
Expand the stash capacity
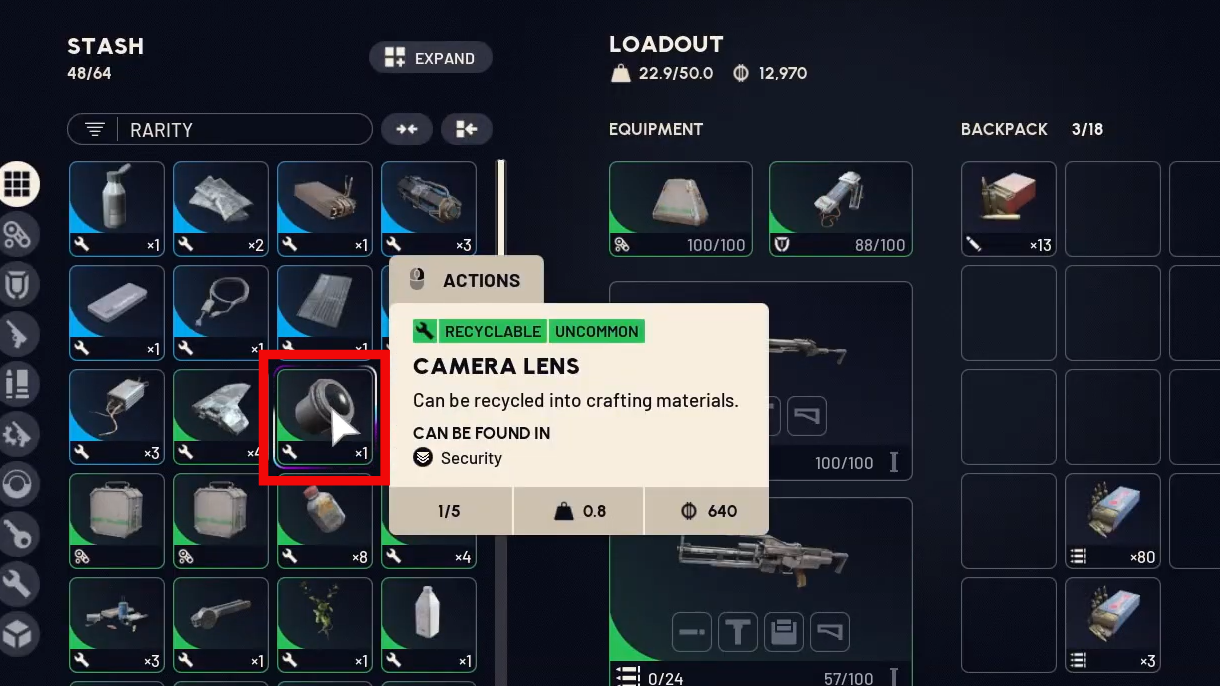click(x=431, y=58)
